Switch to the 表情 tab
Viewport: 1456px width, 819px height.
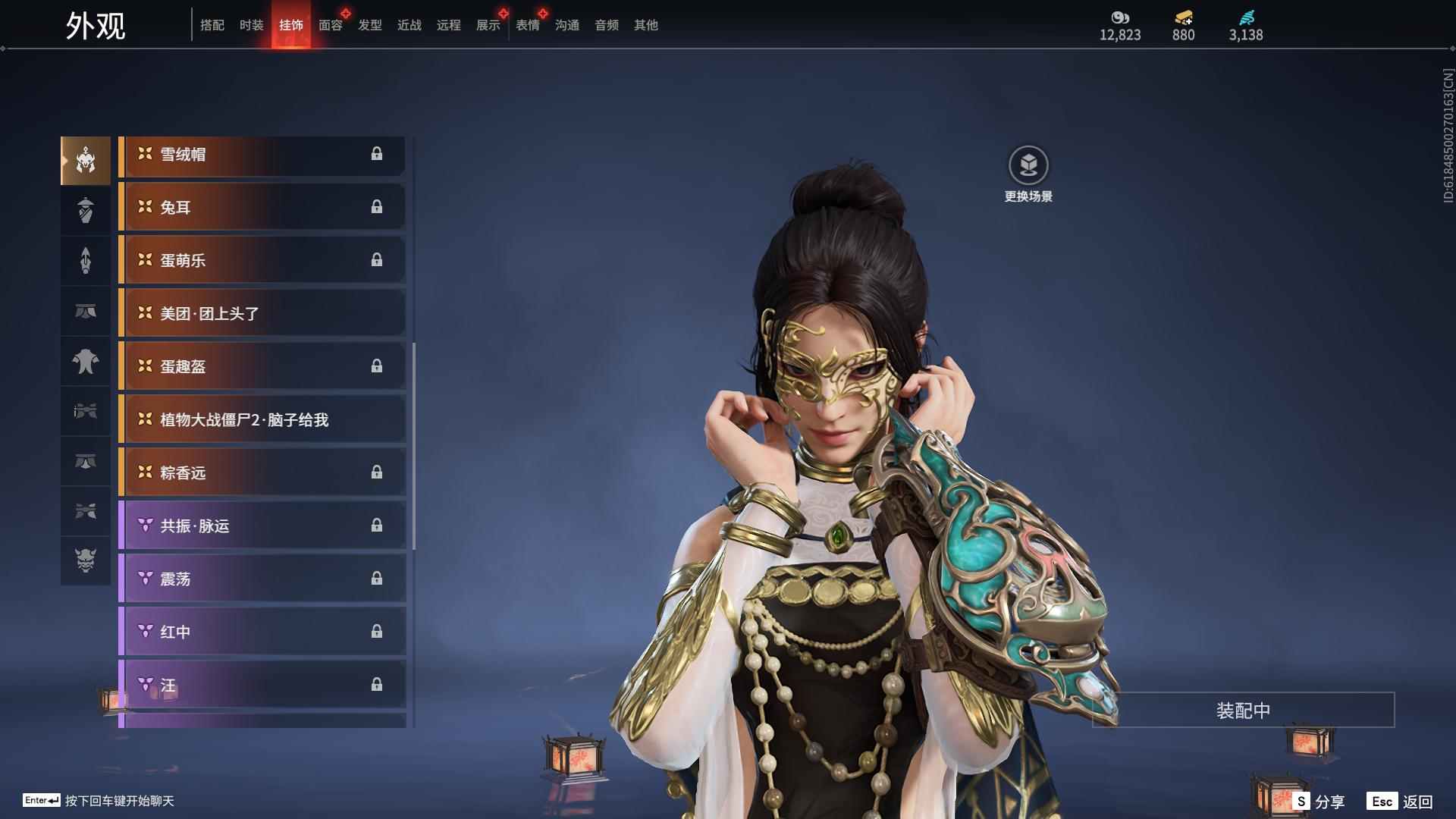528,25
